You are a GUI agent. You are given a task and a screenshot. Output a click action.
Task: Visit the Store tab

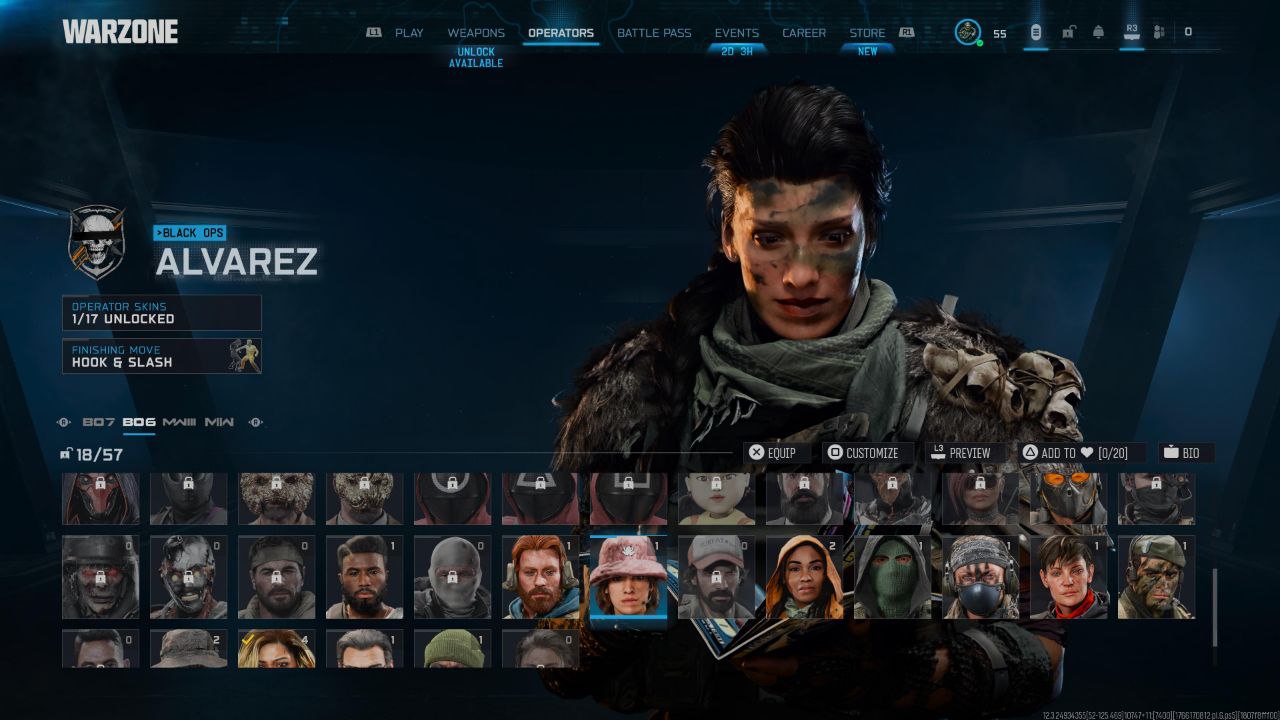coord(867,33)
